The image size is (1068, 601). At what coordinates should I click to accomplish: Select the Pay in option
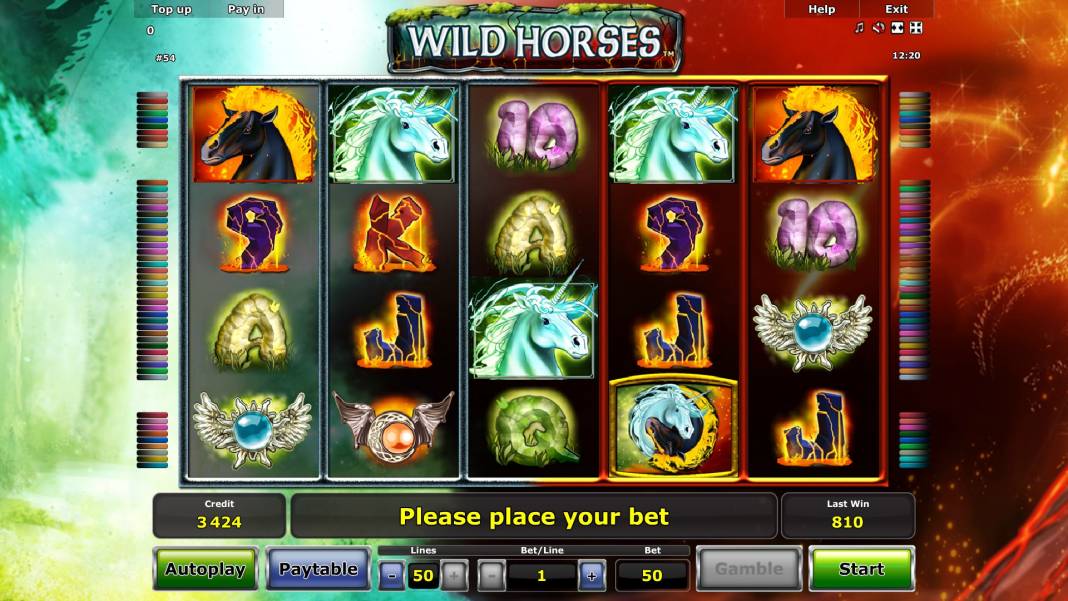[246, 9]
